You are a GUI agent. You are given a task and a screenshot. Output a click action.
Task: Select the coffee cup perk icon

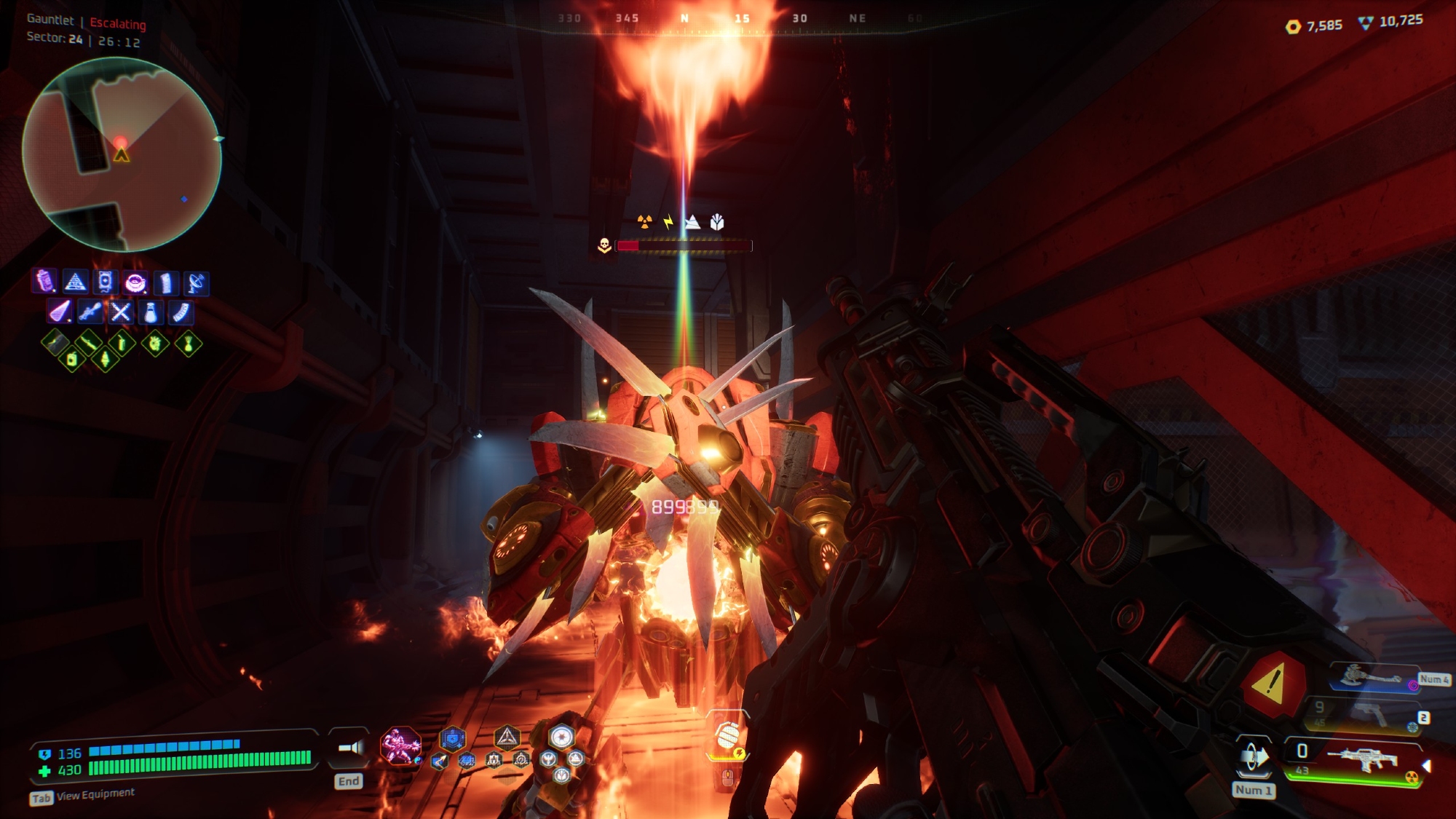tap(135, 282)
